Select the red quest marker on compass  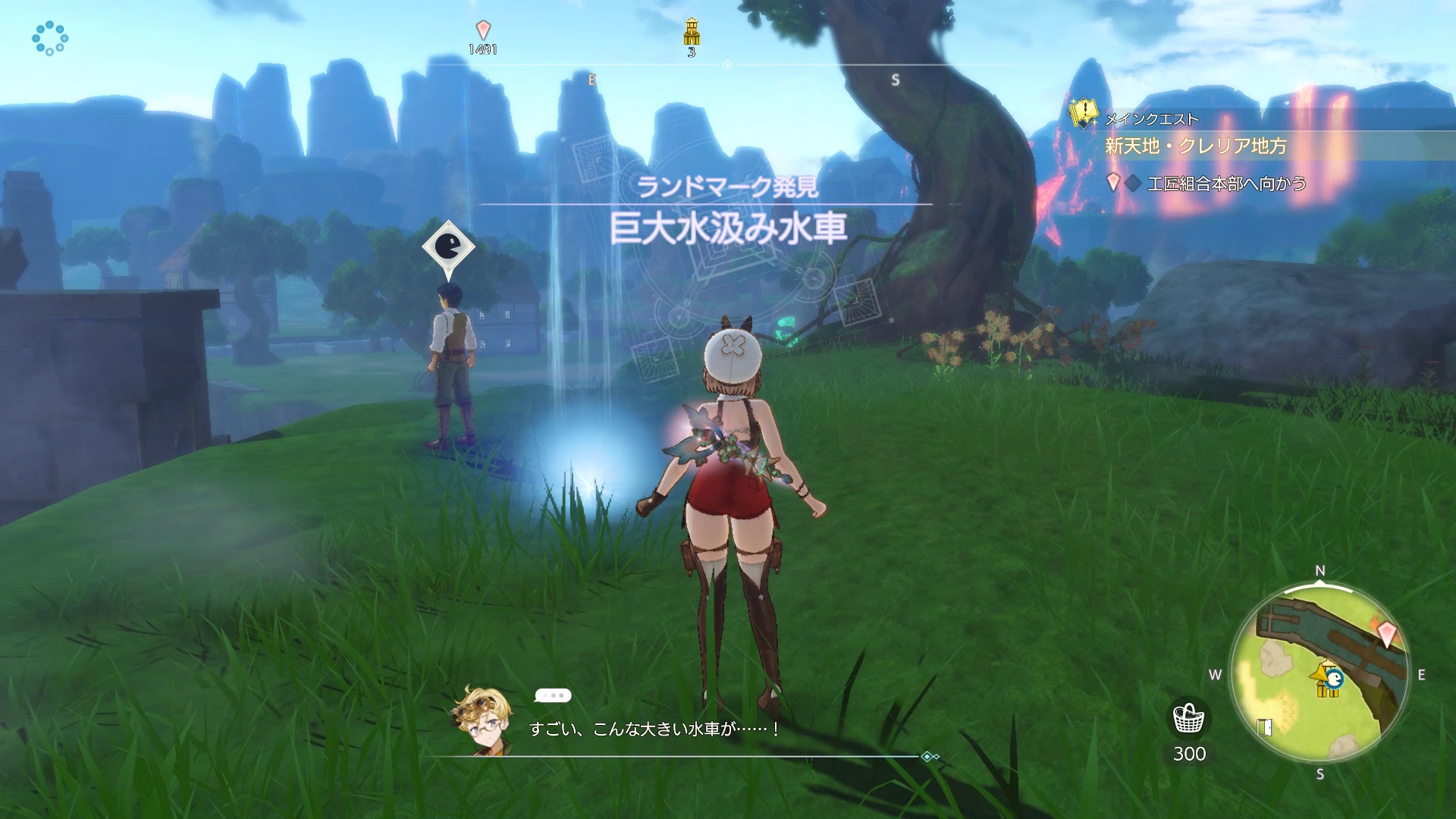483,30
